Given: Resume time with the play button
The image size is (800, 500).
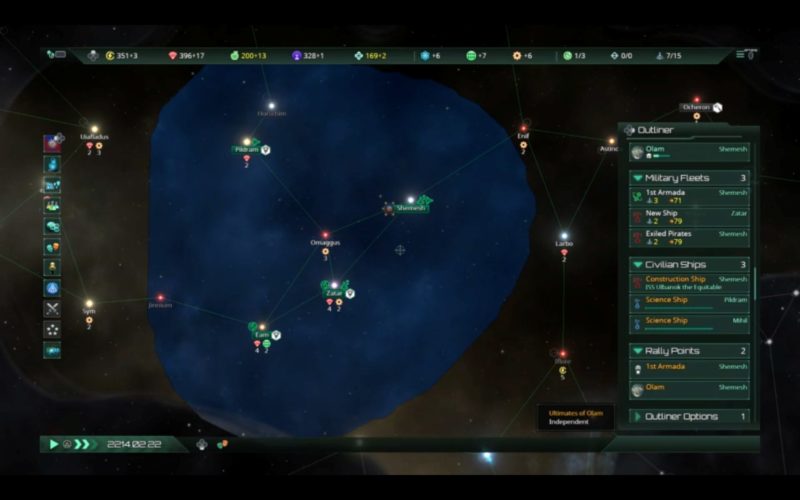Looking at the screenshot, I should (54, 444).
